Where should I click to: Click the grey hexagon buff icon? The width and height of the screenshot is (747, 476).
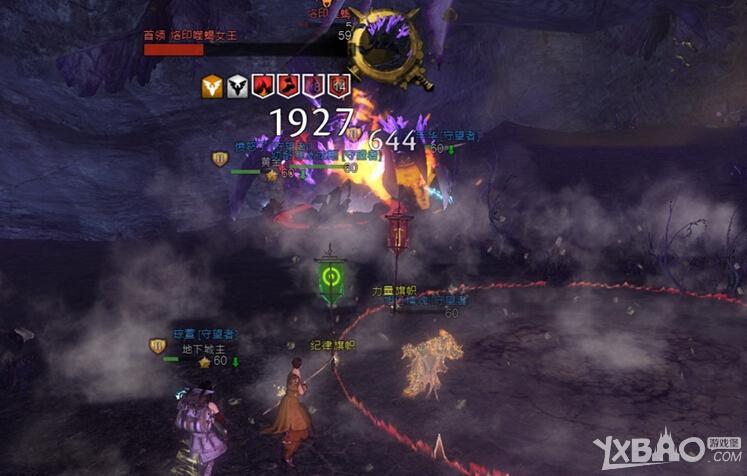point(238,87)
